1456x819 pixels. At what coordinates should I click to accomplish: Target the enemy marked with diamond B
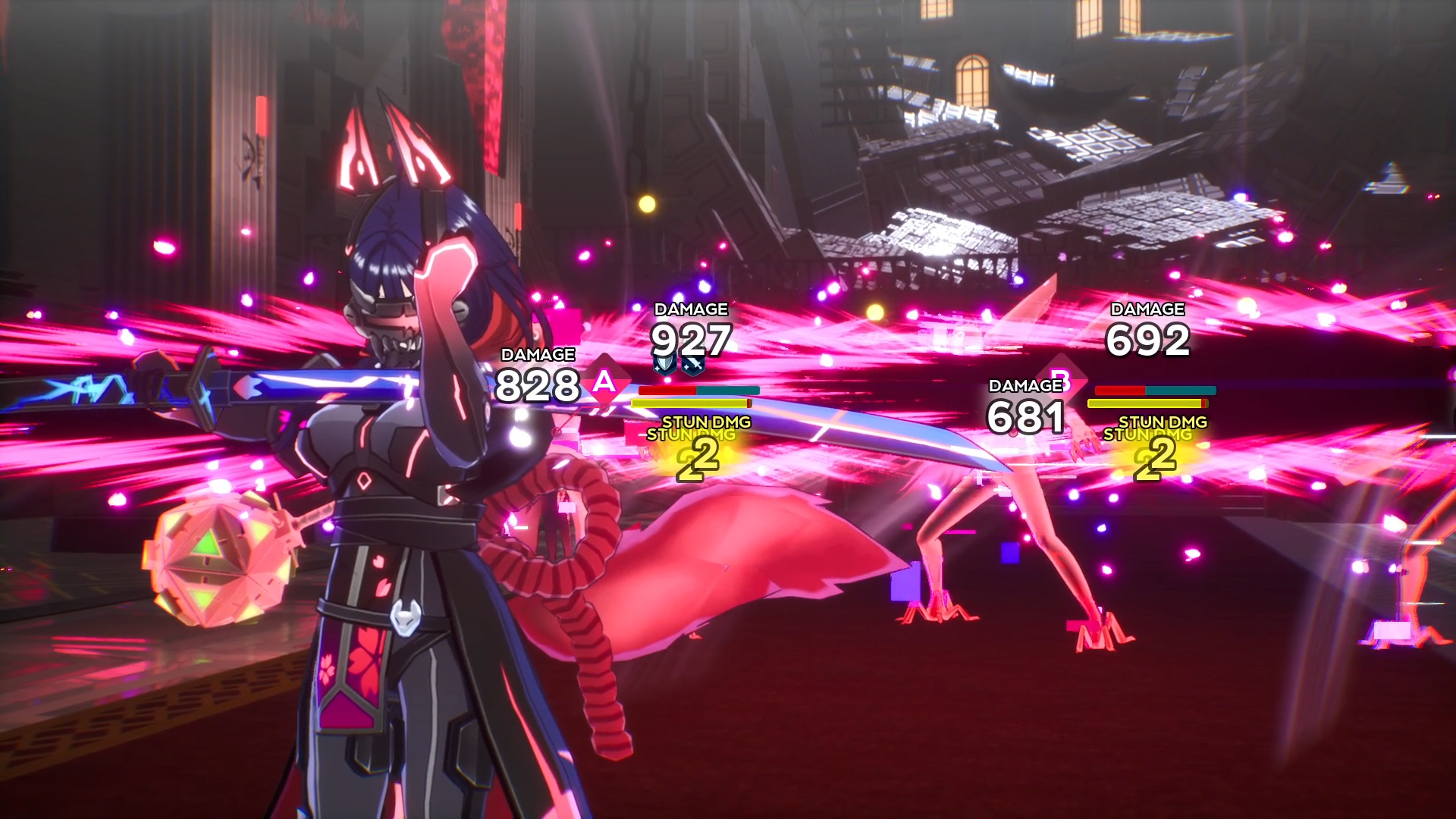(x=1062, y=378)
